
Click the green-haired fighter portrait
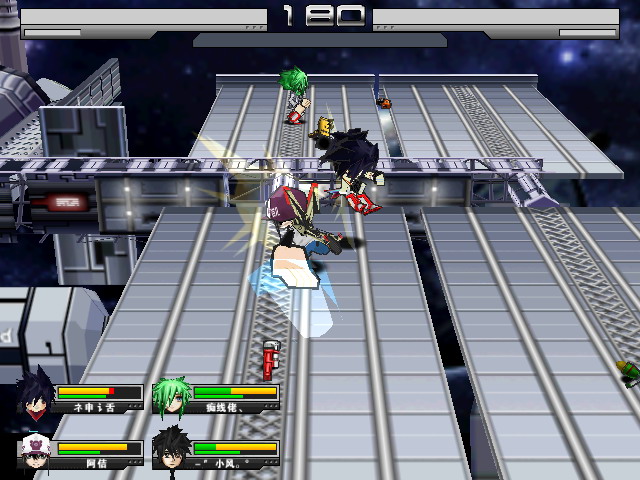pyautogui.click(x=171, y=397)
